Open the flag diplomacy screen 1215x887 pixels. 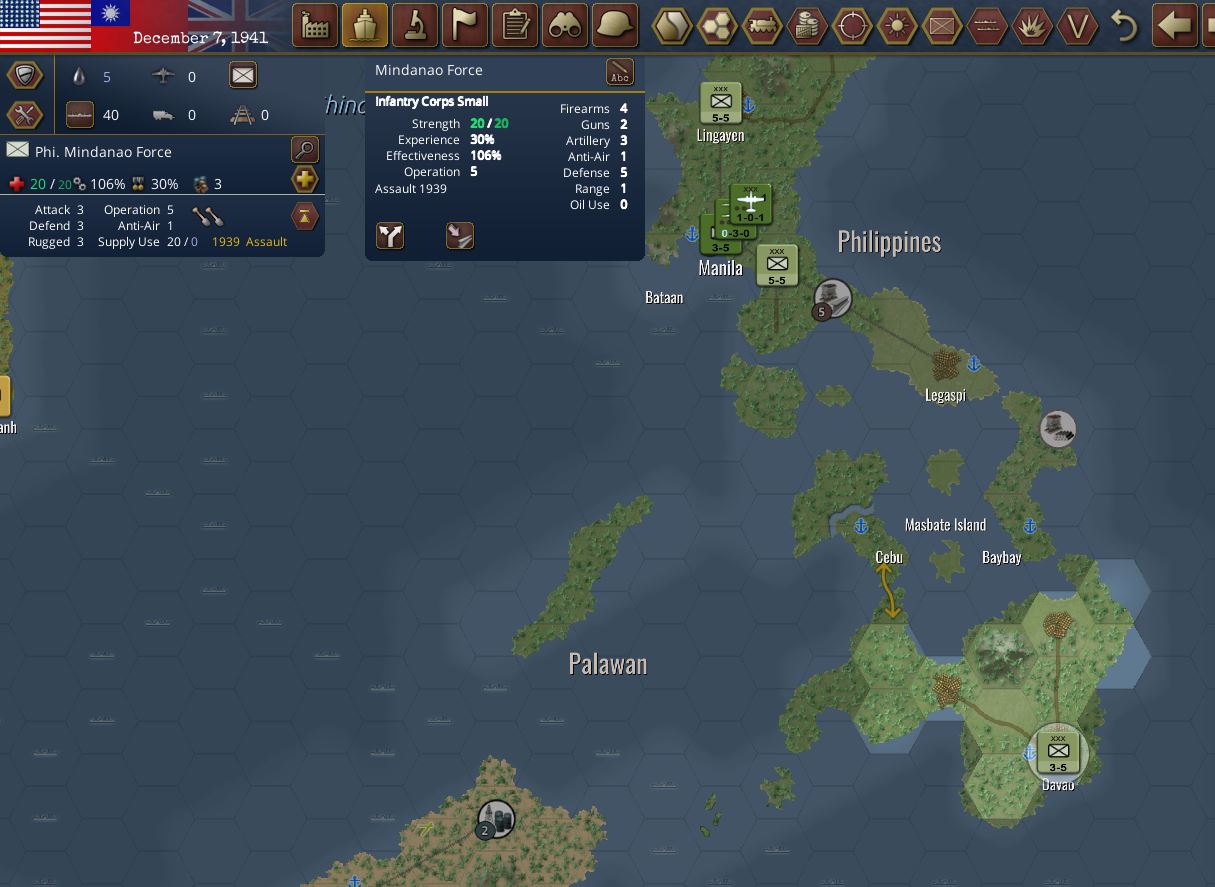[465, 25]
